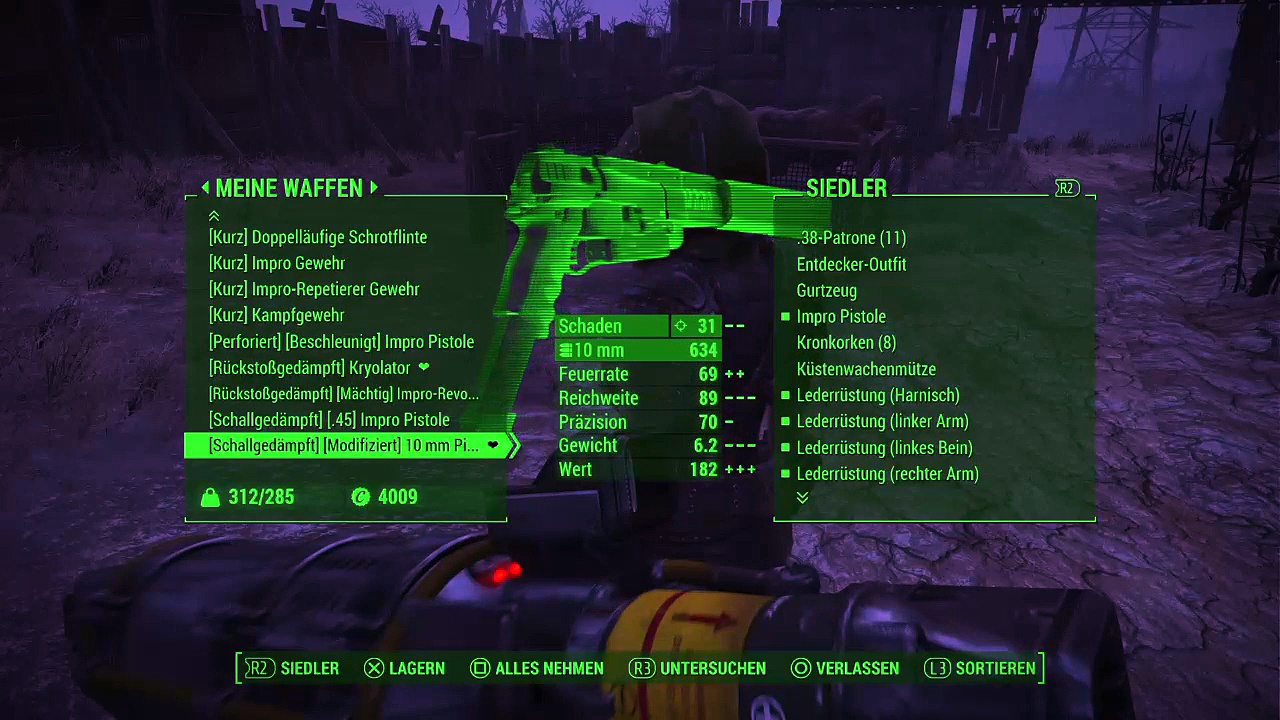
Task: Pick the [Kurz] Kampfgewehr row
Action: 277,315
